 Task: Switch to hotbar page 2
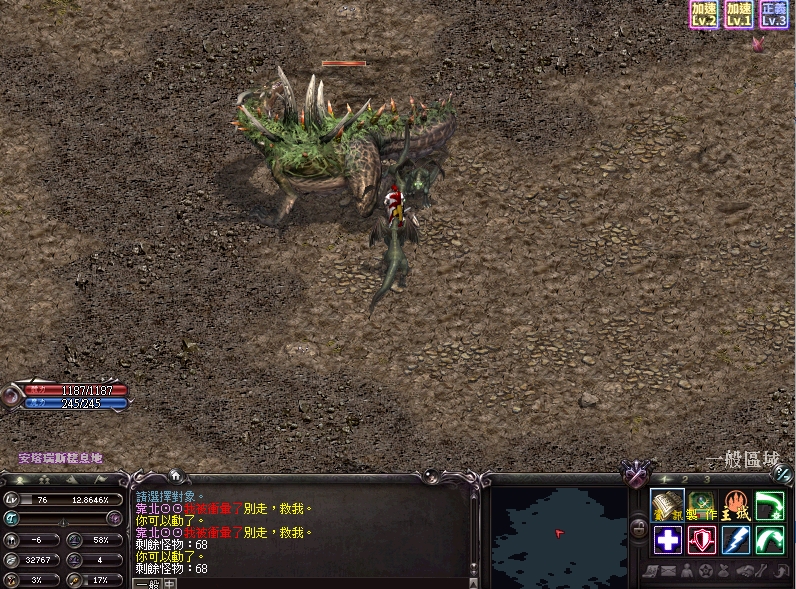pyautogui.click(x=685, y=480)
